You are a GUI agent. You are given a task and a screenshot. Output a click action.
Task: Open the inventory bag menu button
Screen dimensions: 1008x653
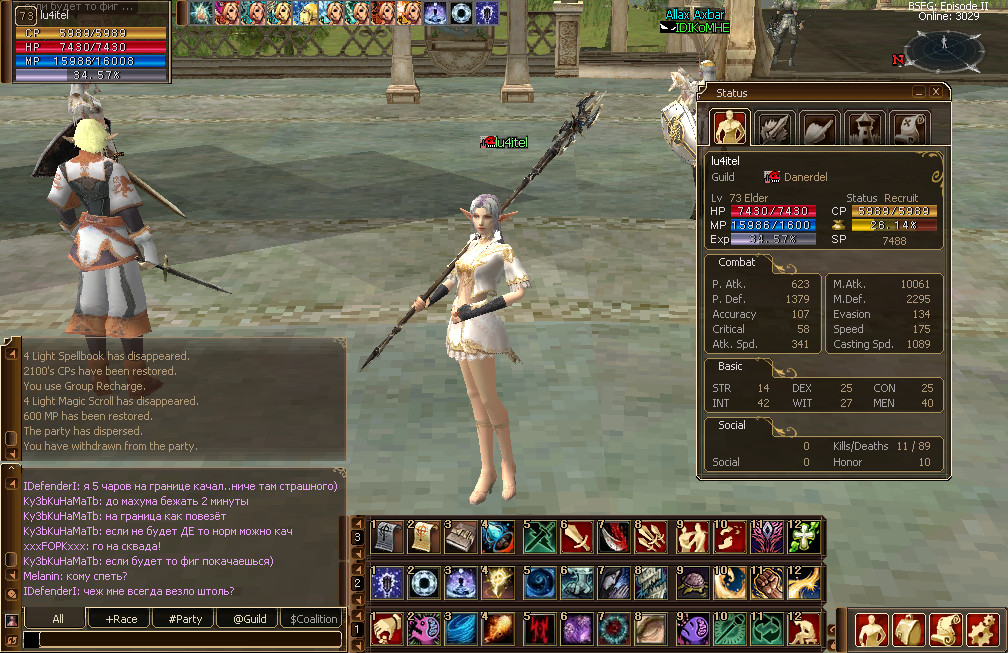[910, 629]
